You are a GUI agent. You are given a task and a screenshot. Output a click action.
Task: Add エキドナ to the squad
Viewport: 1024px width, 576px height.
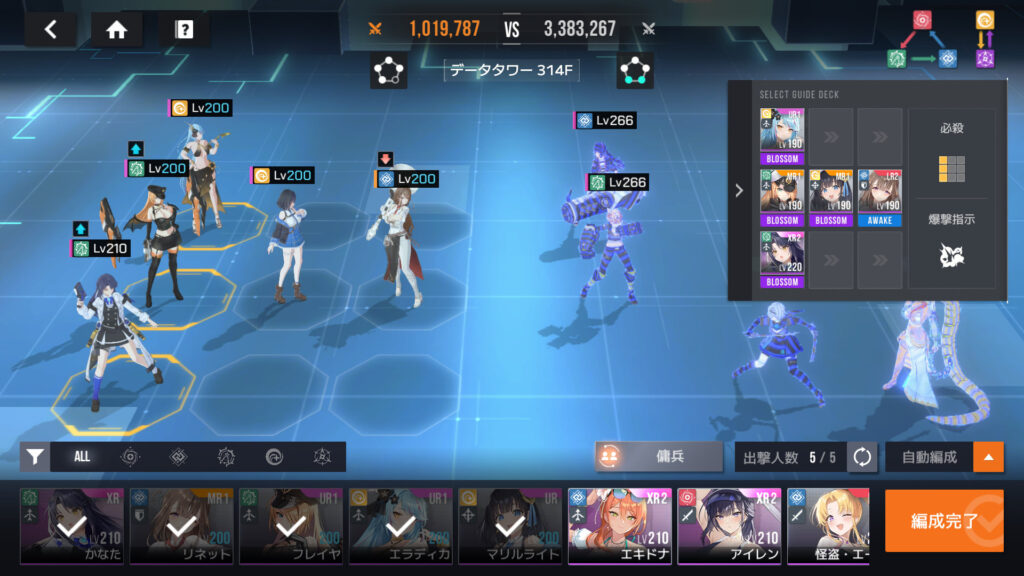pyautogui.click(x=619, y=527)
